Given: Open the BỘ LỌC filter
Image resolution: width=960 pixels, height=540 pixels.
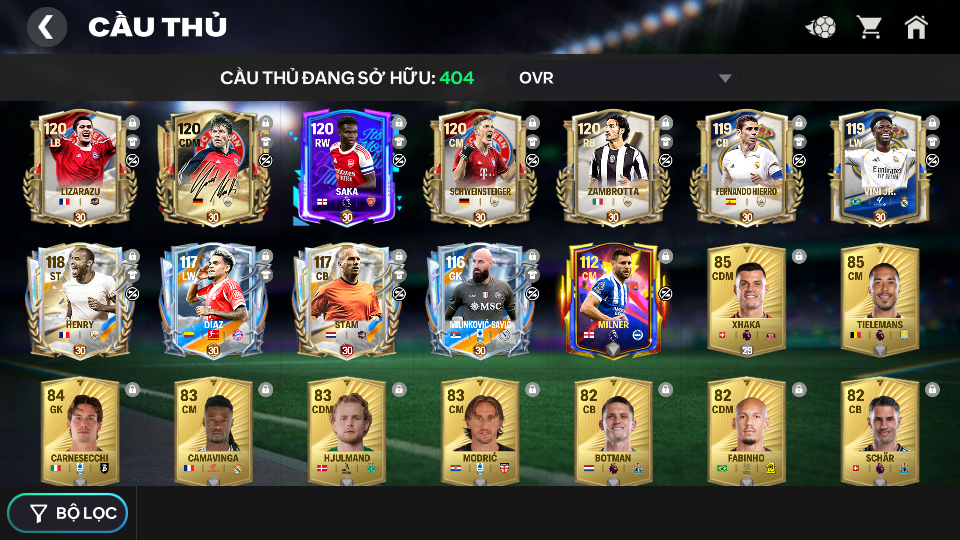Looking at the screenshot, I should [68, 513].
